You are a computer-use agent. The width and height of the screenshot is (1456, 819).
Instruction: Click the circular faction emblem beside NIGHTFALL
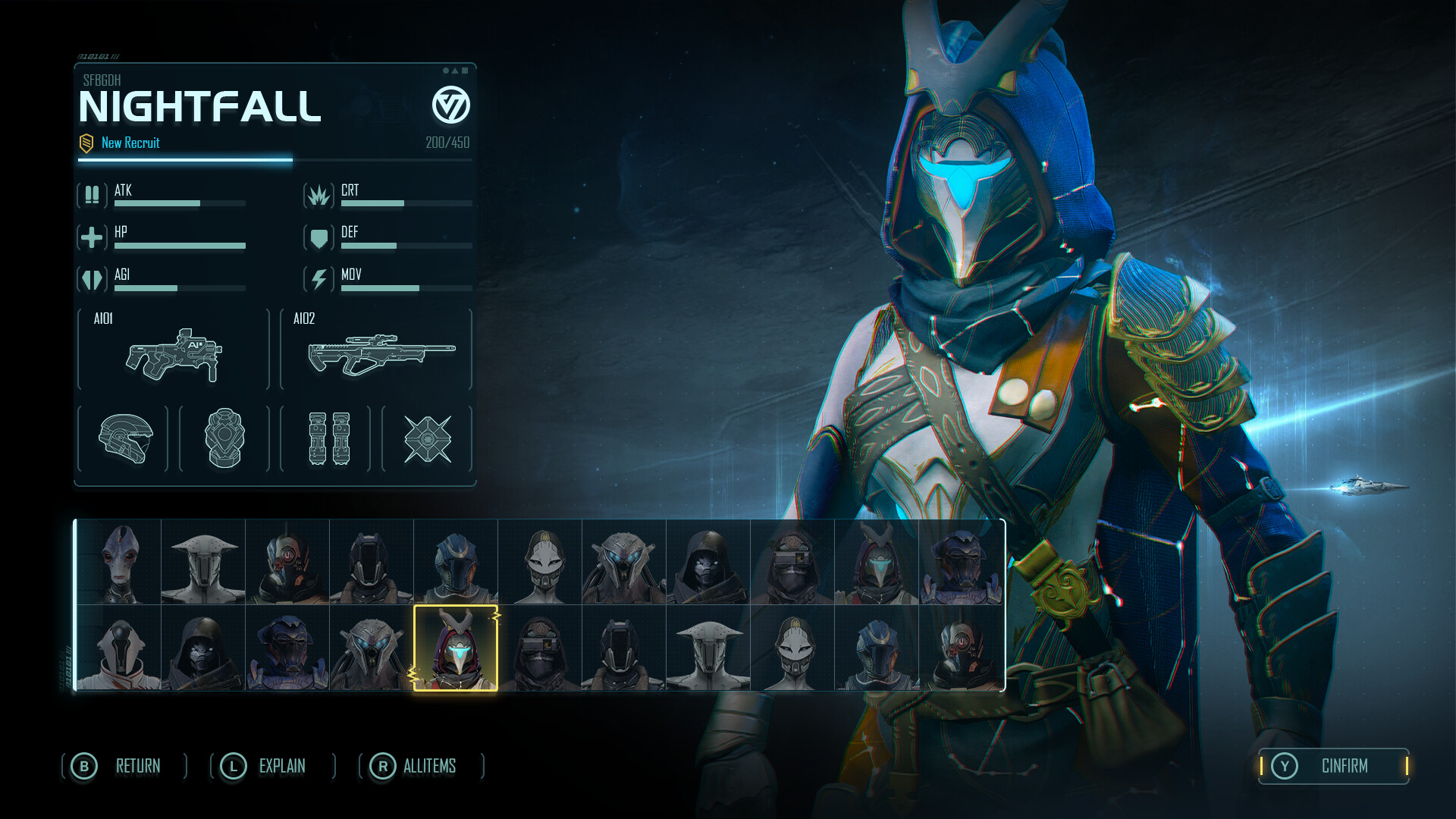tap(450, 105)
